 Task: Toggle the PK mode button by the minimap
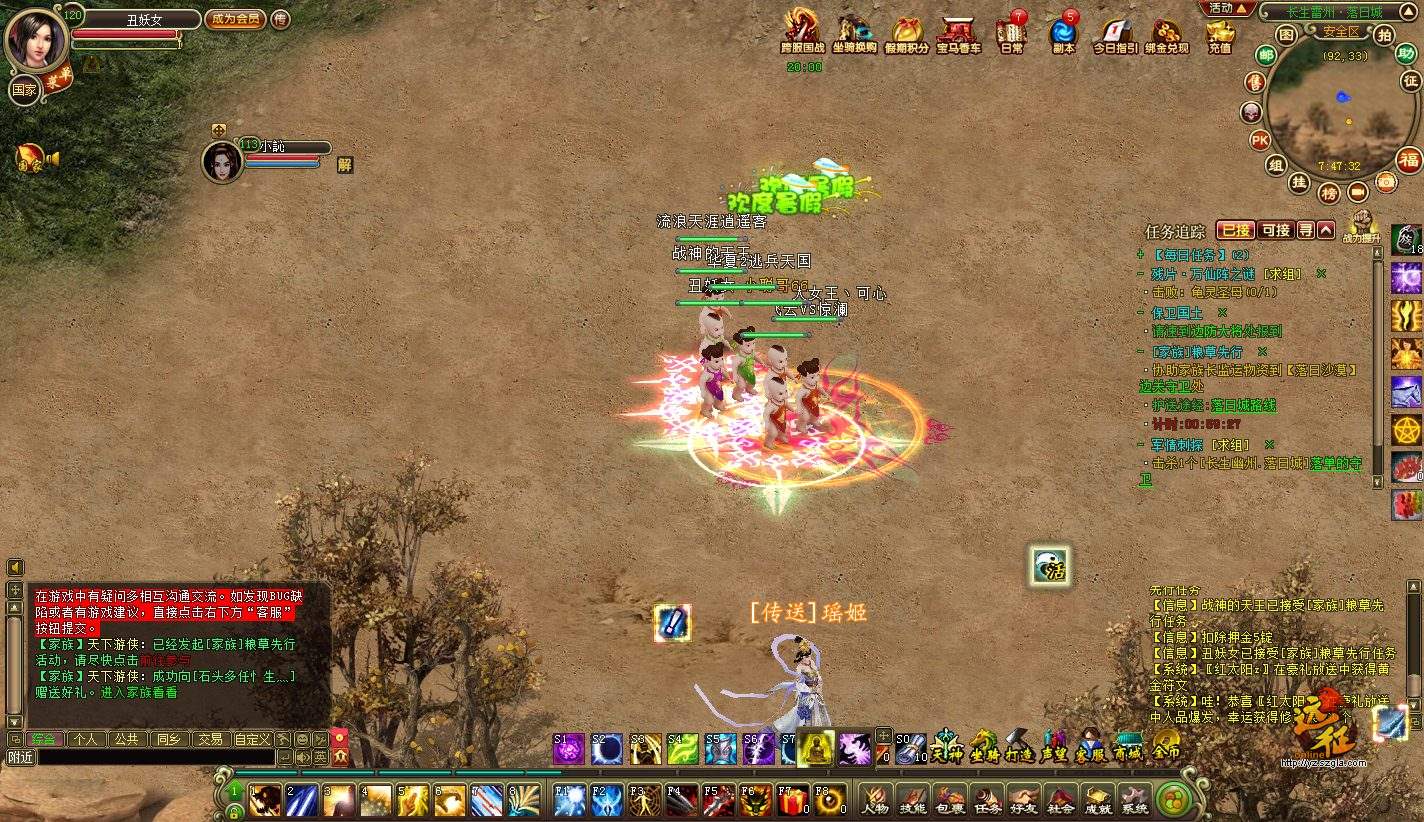tap(1260, 139)
